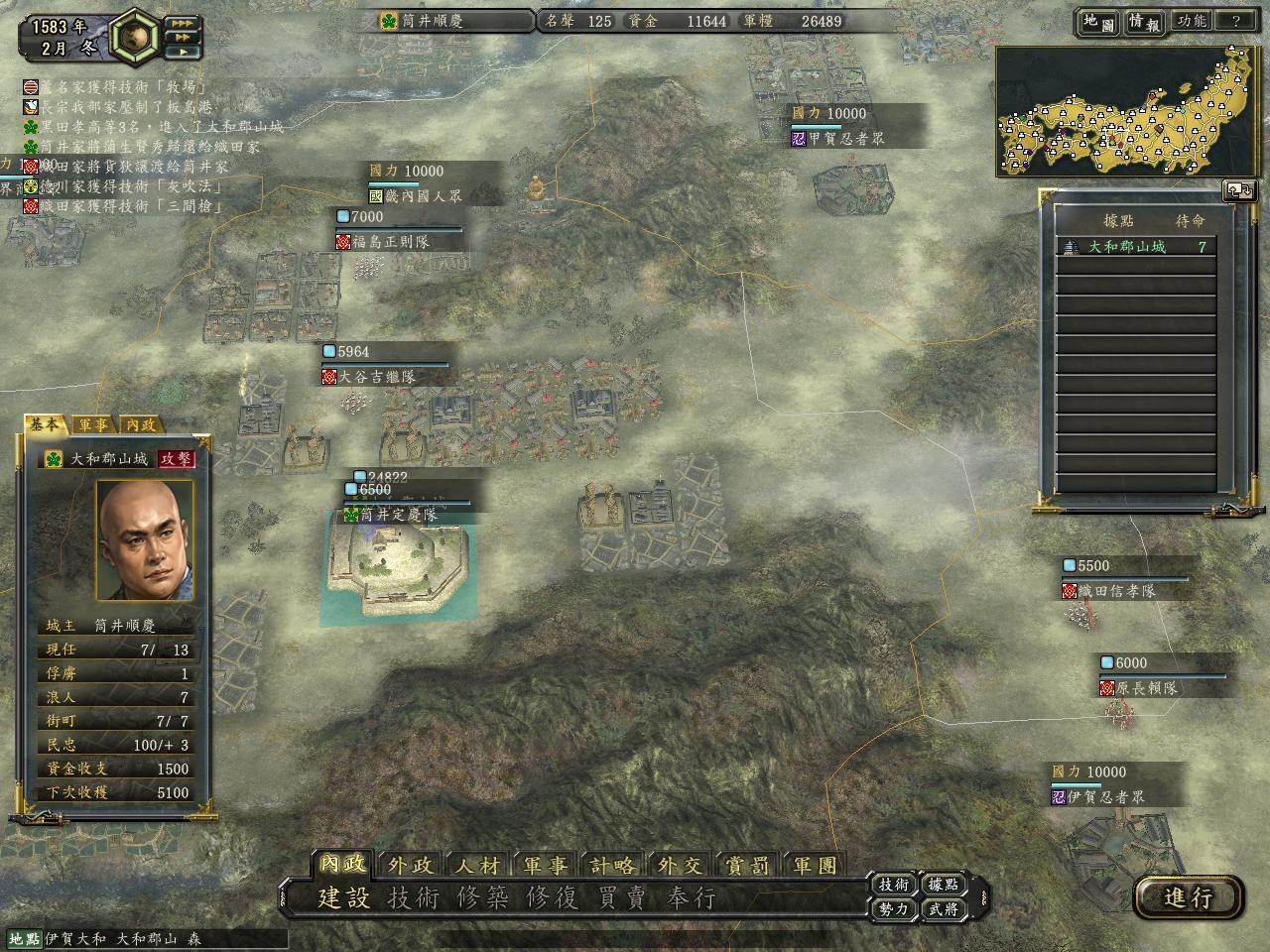Choose the 建設 build command
Image resolution: width=1270 pixels, height=952 pixels.
point(343,898)
